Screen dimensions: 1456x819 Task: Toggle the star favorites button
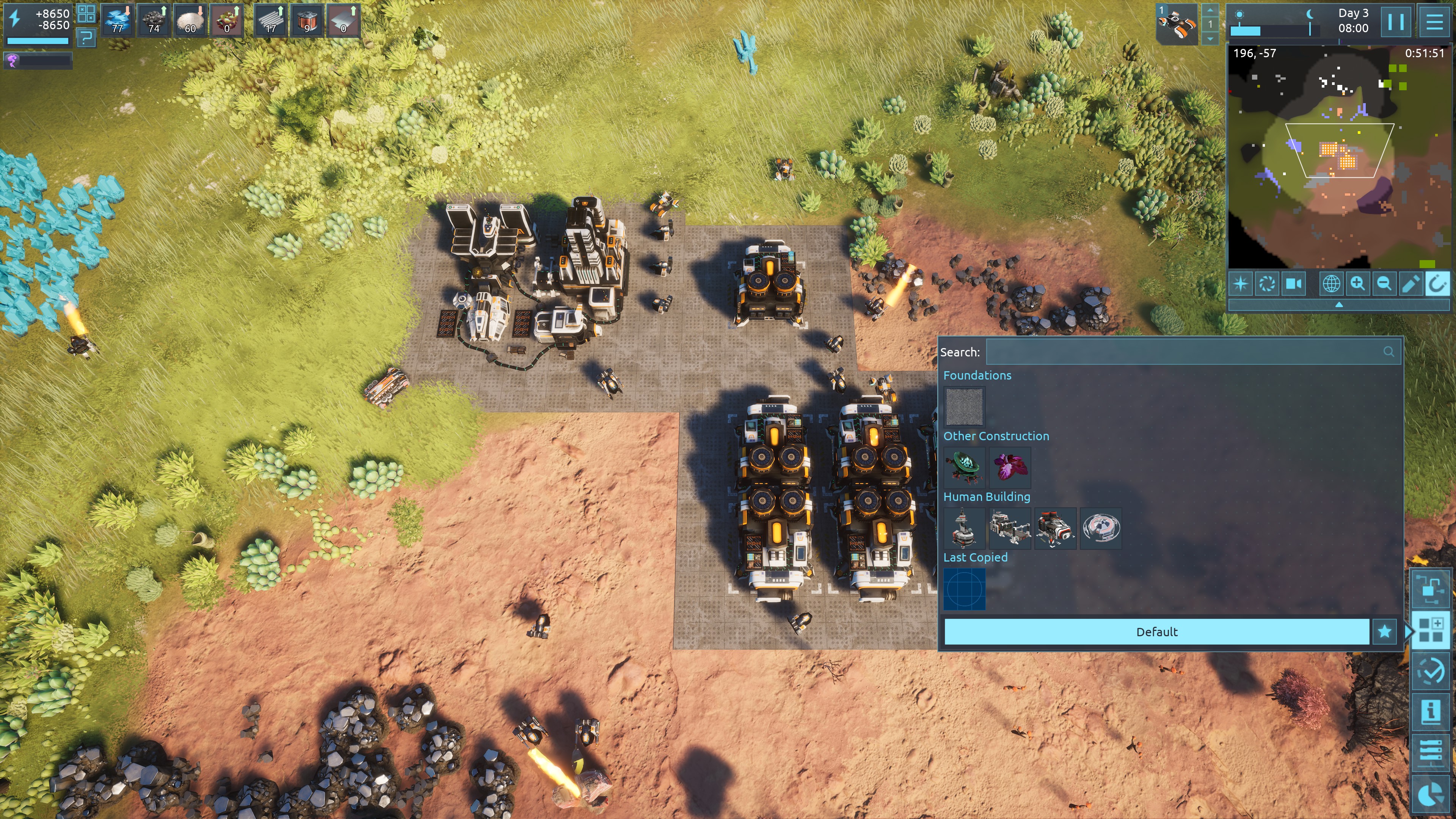click(x=1384, y=631)
